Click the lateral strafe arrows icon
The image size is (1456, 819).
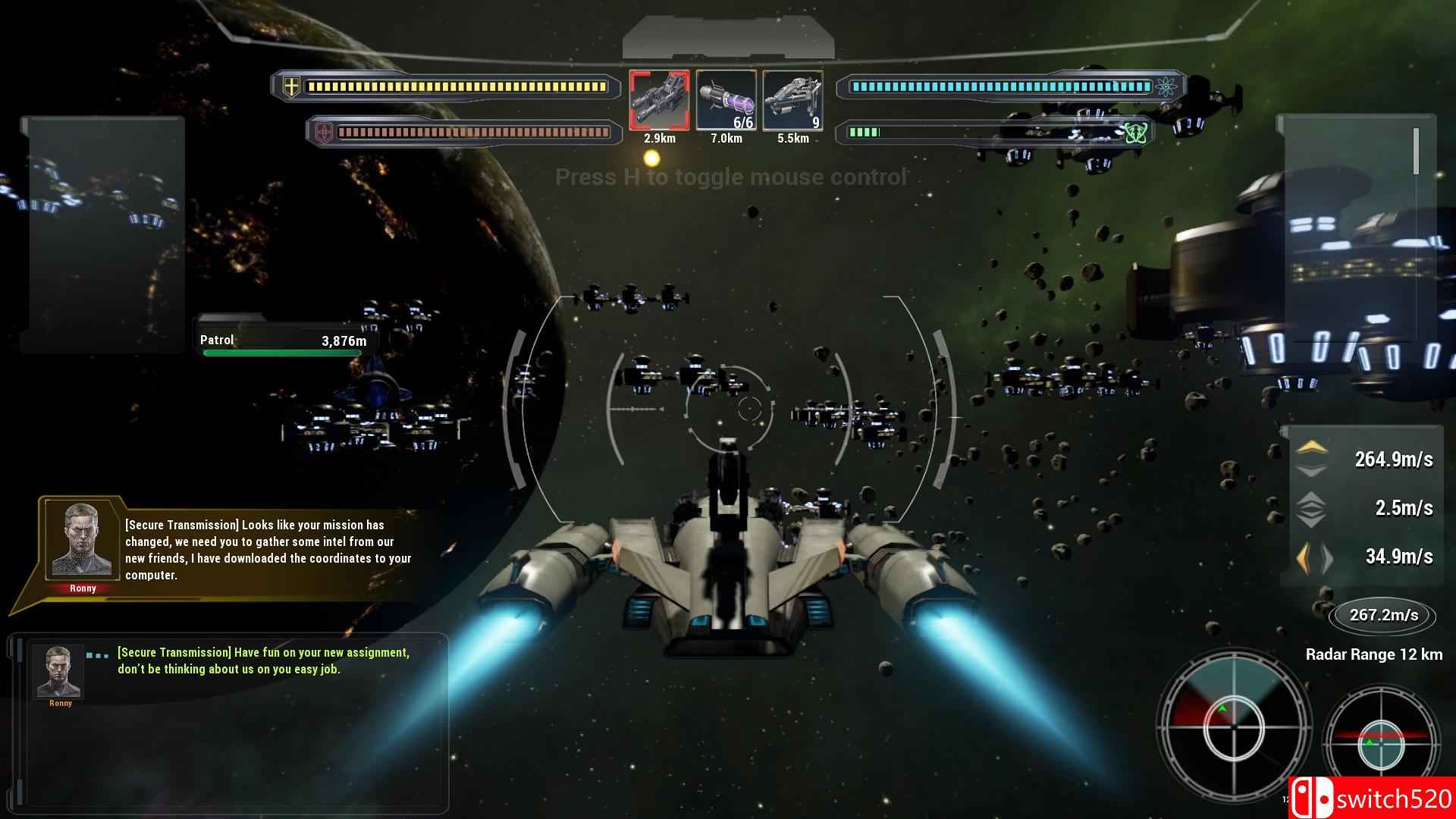click(x=1314, y=557)
